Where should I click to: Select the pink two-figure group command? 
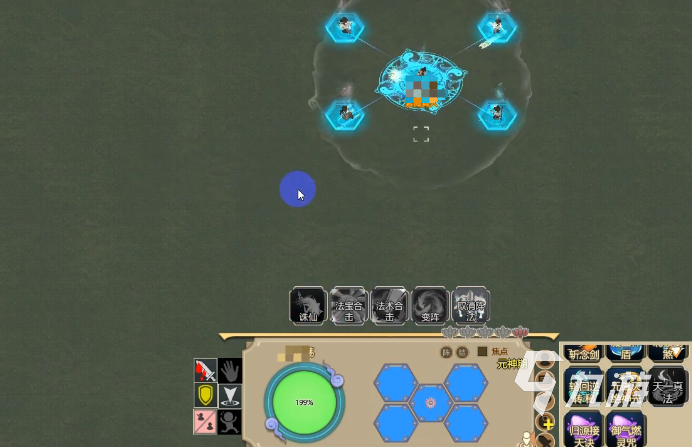[x=205, y=421]
